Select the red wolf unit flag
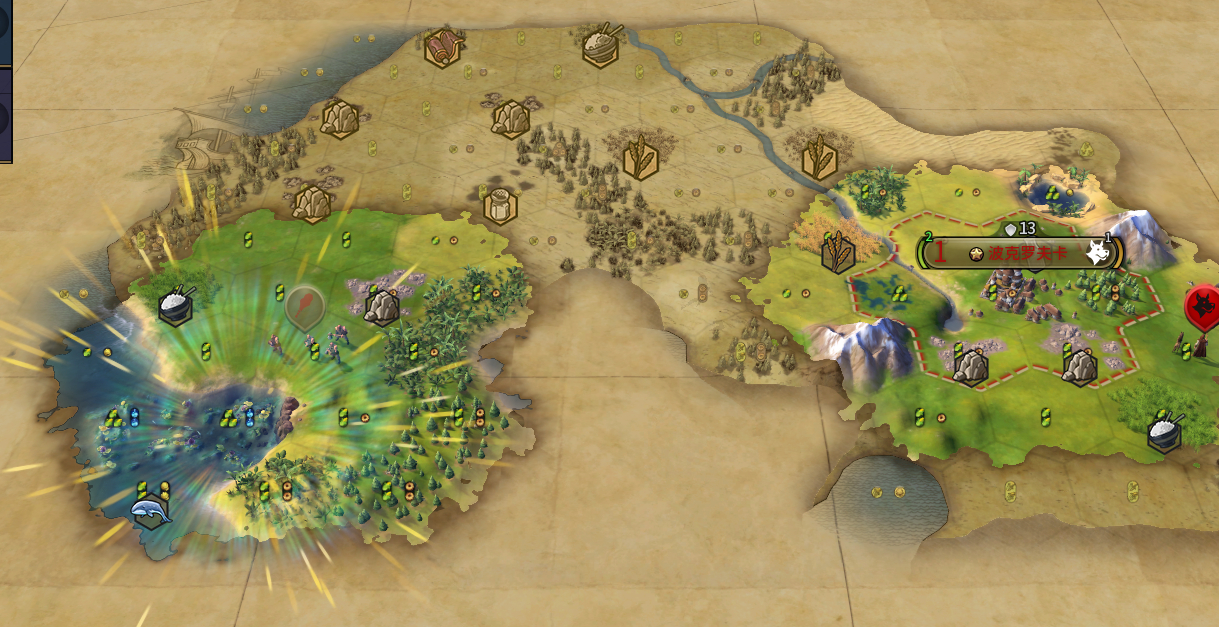Image resolution: width=1219 pixels, height=627 pixels. [1202, 306]
